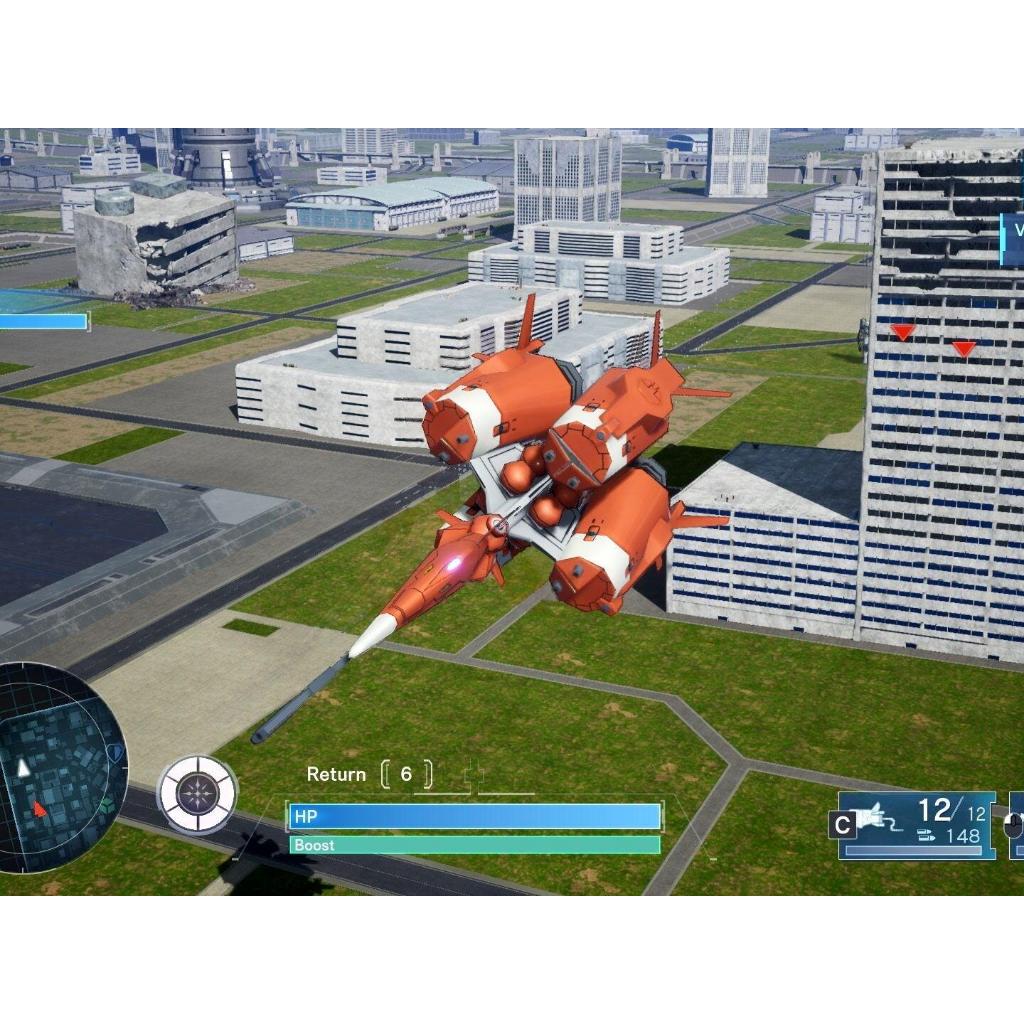Click the blue shield marker on the minimap edge
This screenshot has width=1024, height=1024.
pos(117,752)
